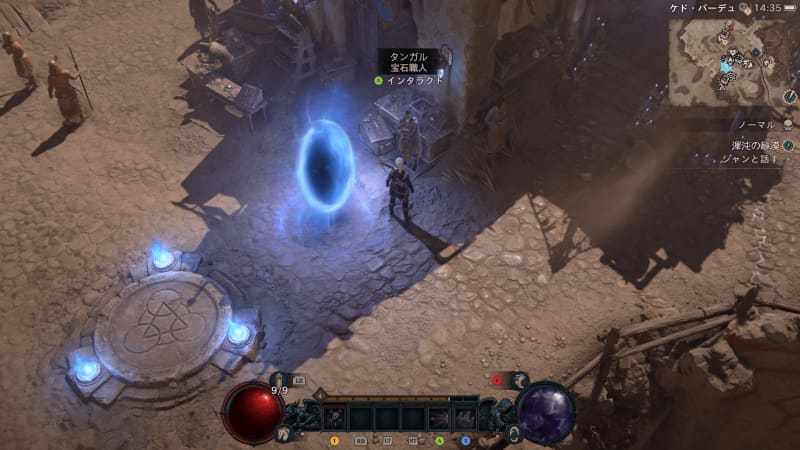Click the healing potion icon above the health globe
This screenshot has width=800, height=450.
tap(277, 380)
